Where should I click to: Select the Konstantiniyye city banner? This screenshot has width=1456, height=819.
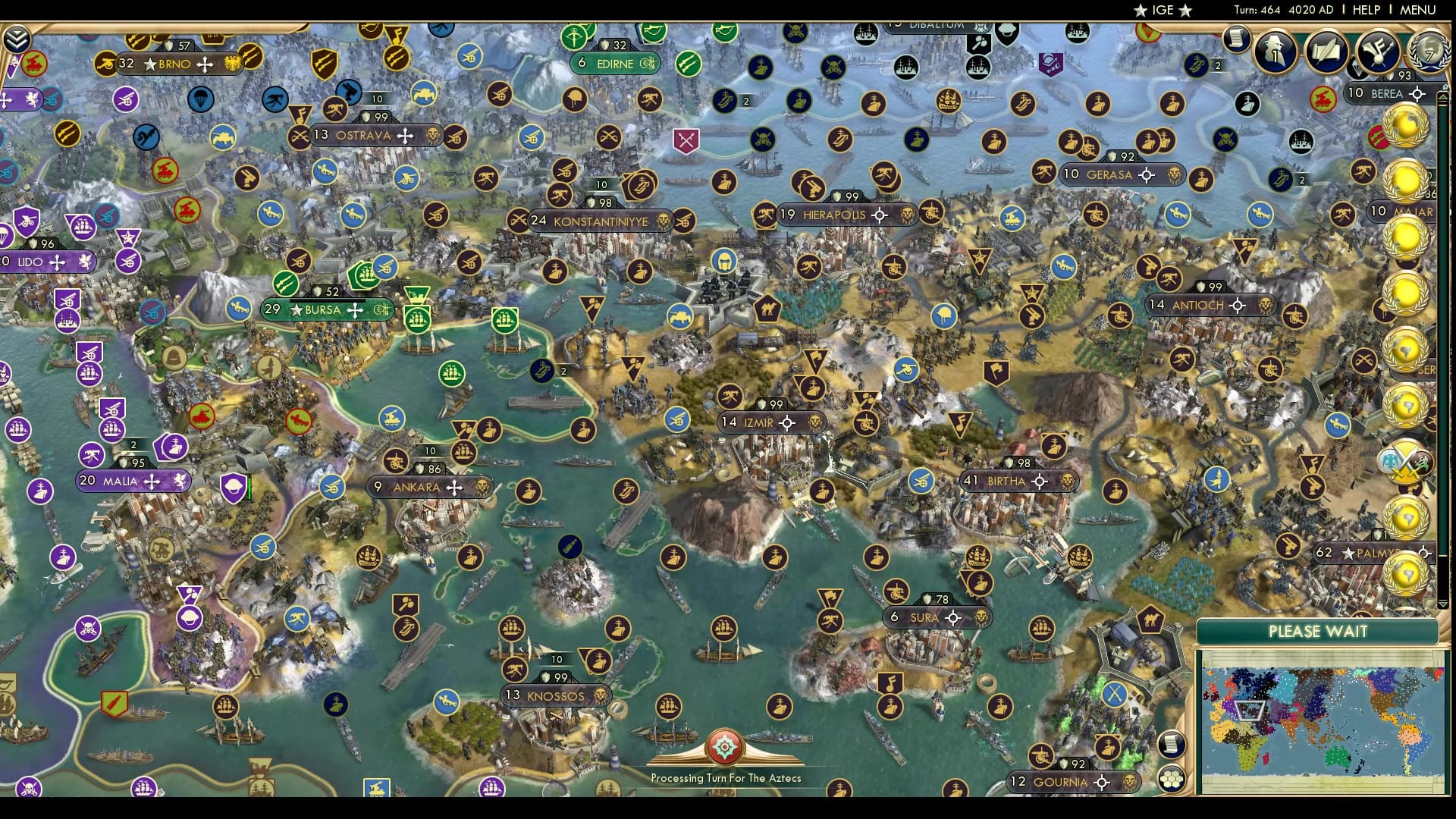coord(600,221)
